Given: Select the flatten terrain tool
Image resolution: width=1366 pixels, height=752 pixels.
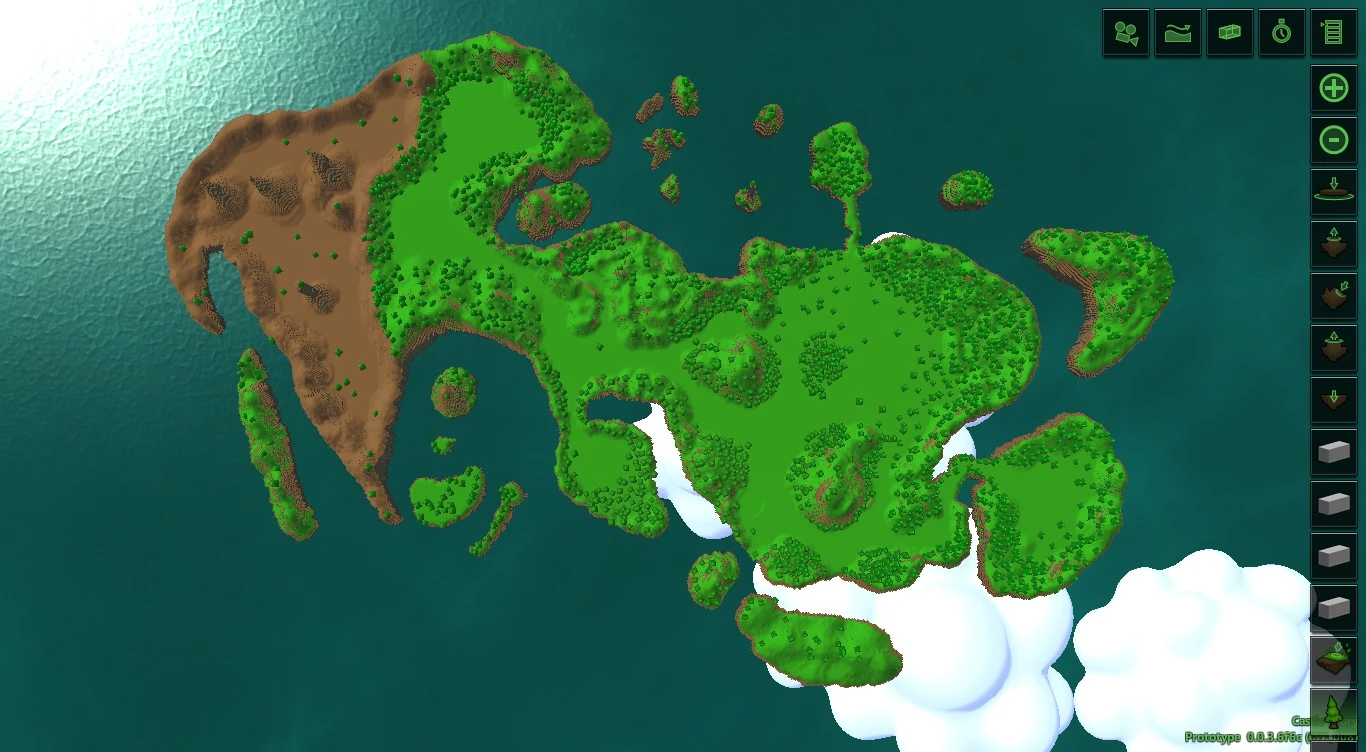Looking at the screenshot, I should [x=1333, y=193].
